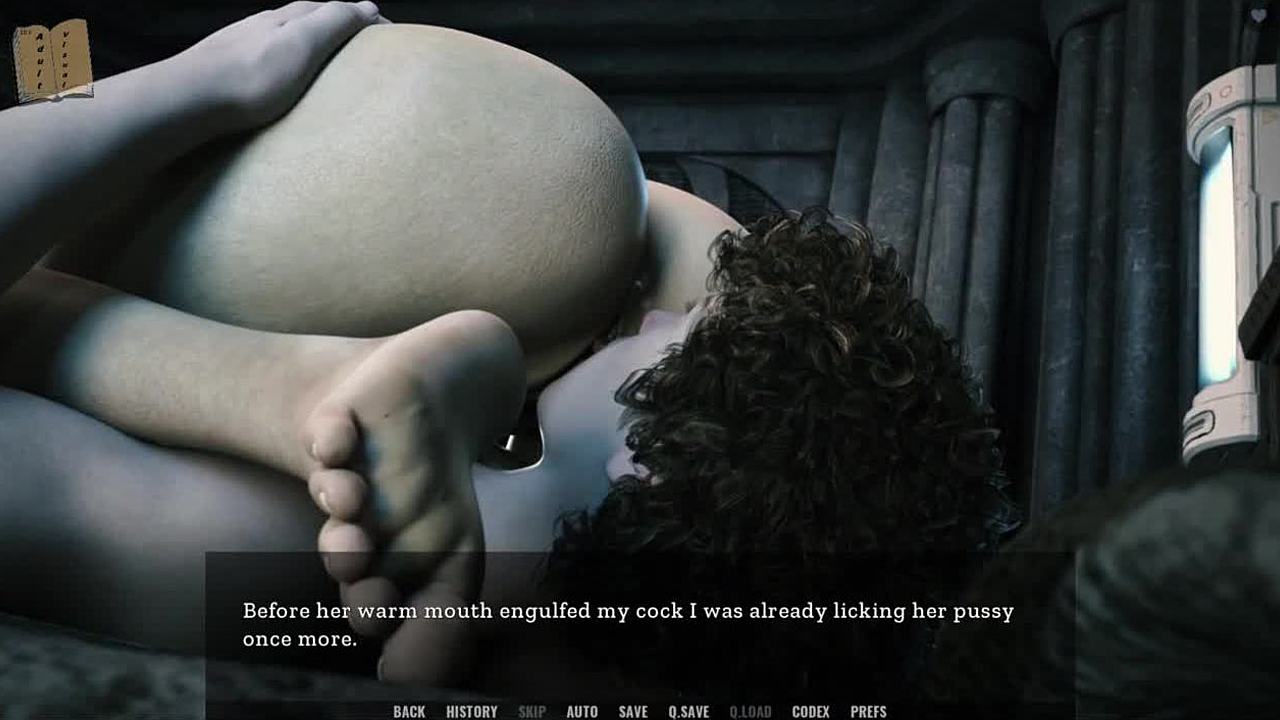Screen dimensions: 1280x720
Task: Go back with the Back button
Action: pyautogui.click(x=409, y=711)
